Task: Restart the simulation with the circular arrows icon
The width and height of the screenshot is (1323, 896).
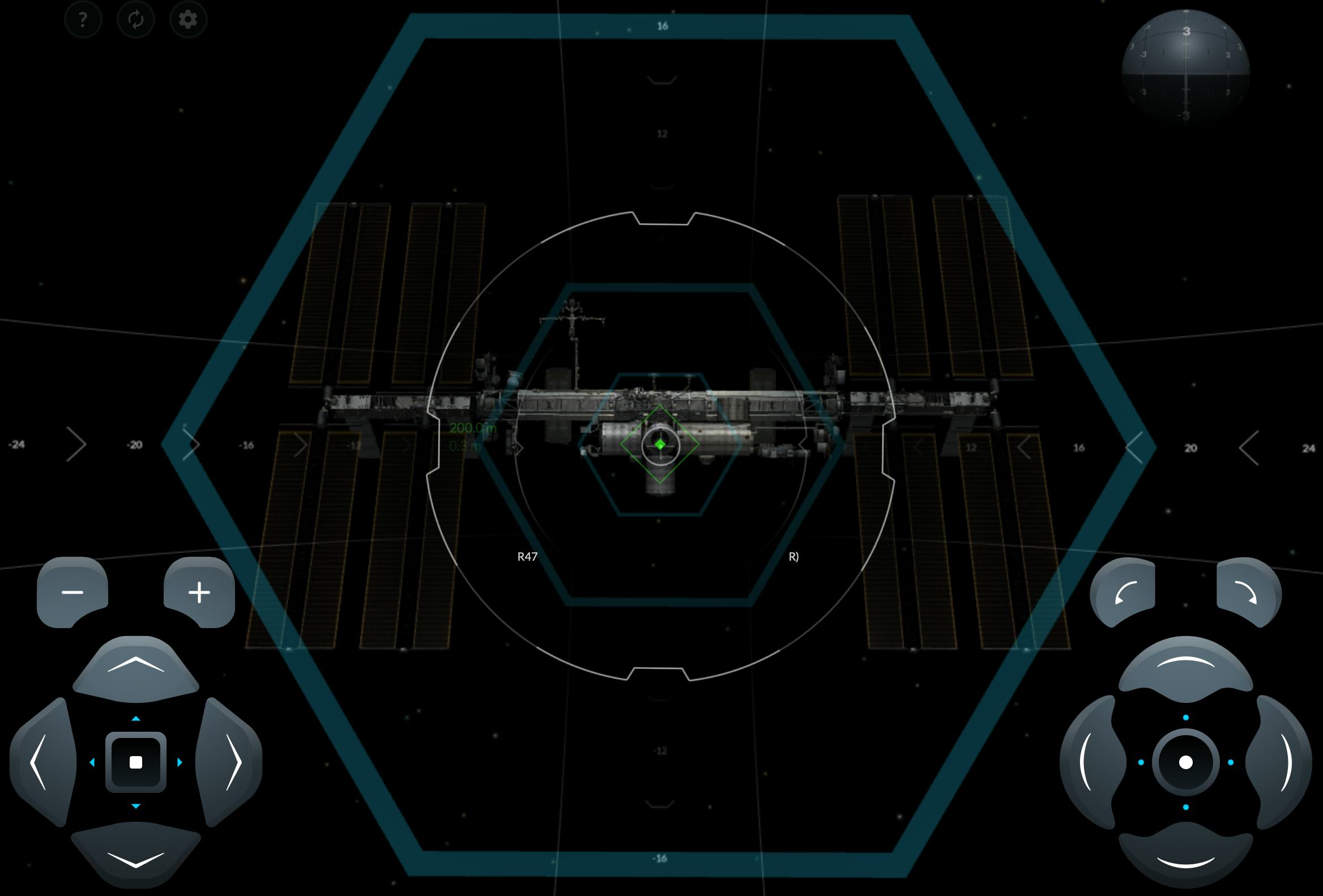Action: (136, 19)
